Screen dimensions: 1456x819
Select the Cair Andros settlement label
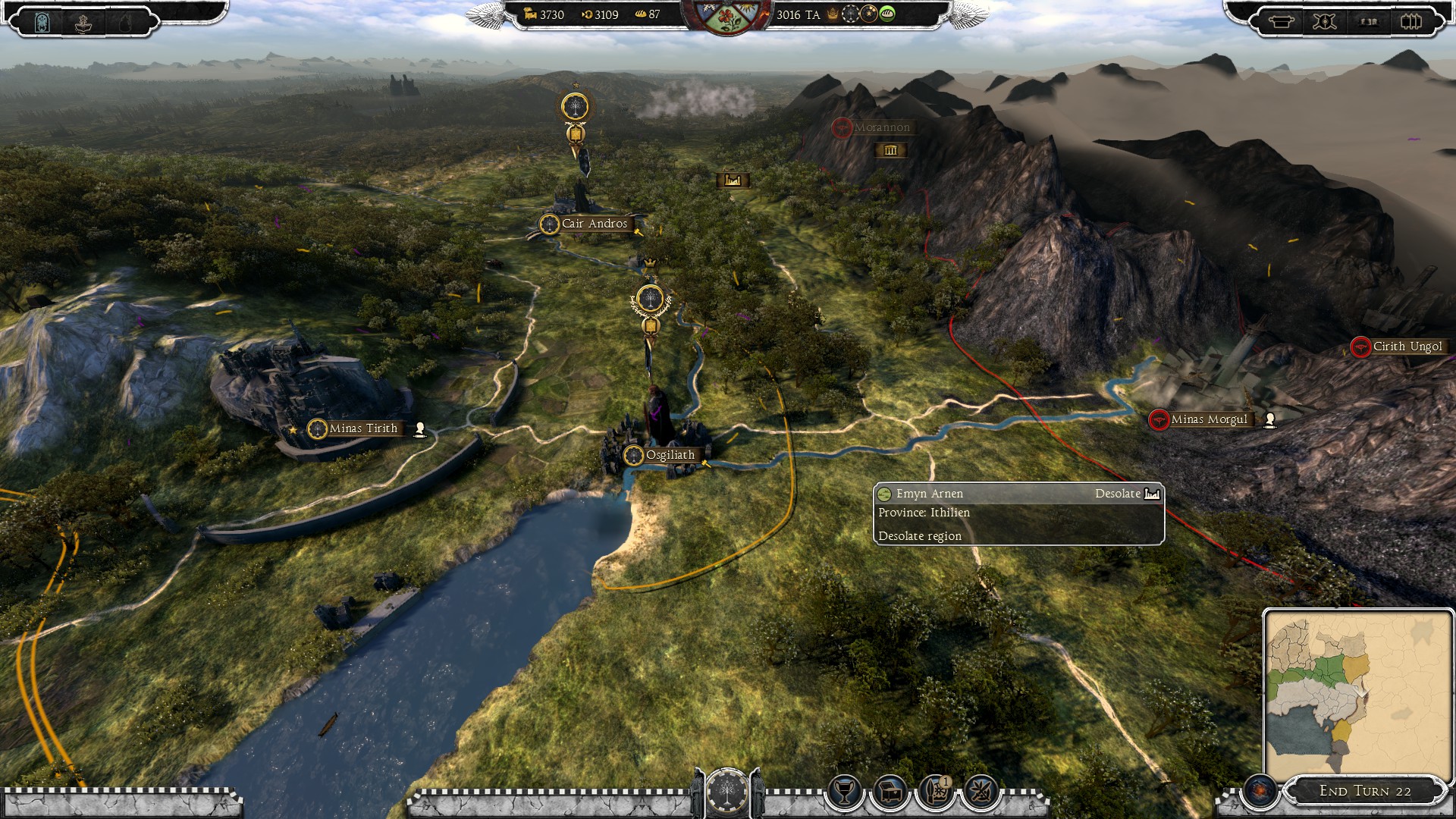594,224
